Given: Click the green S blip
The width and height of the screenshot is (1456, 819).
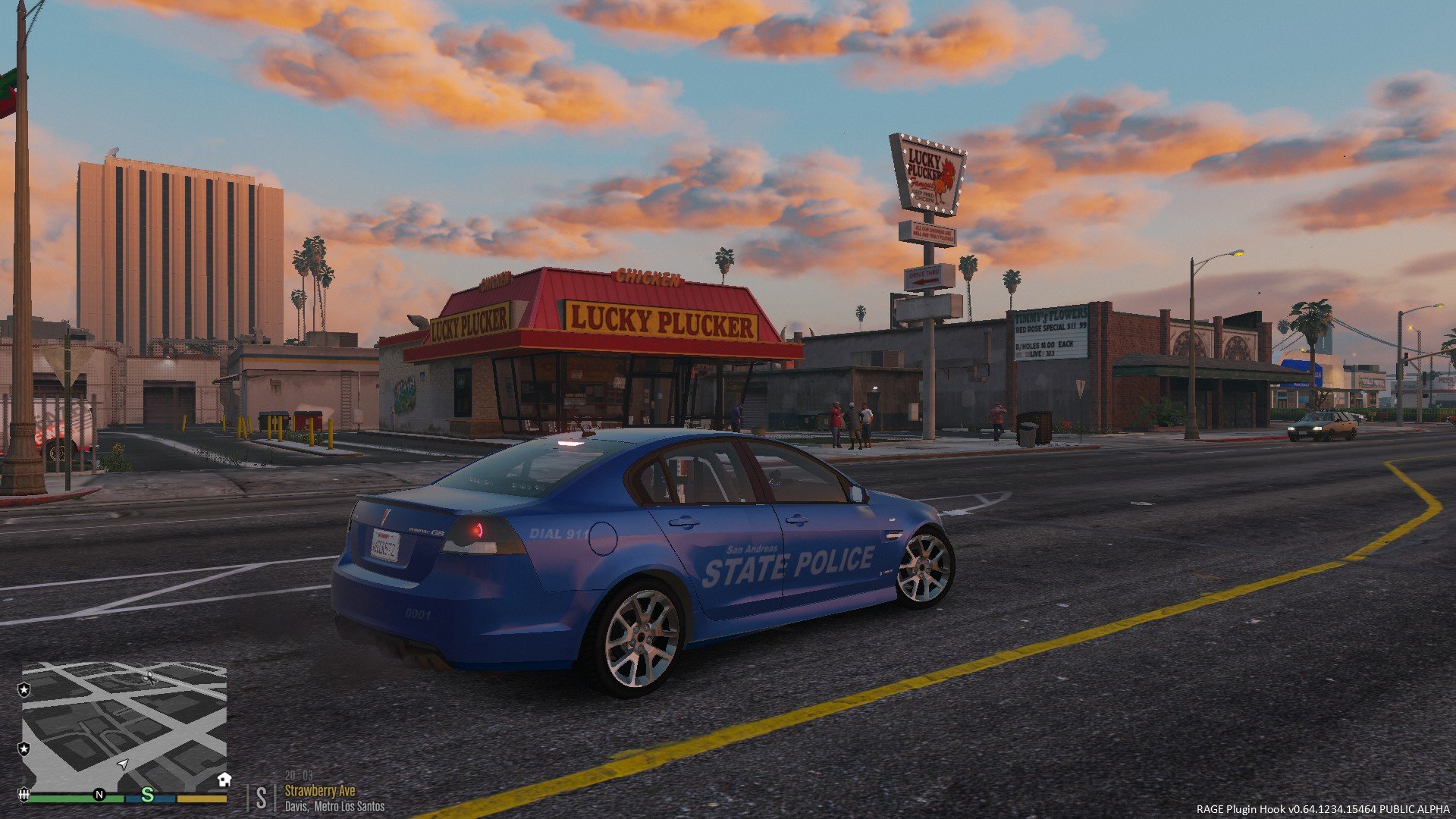Looking at the screenshot, I should pyautogui.click(x=148, y=795).
